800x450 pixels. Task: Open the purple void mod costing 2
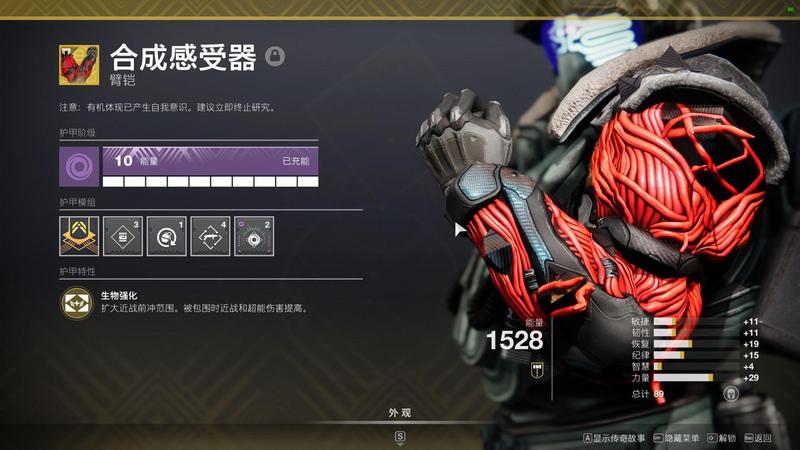[x=254, y=236]
